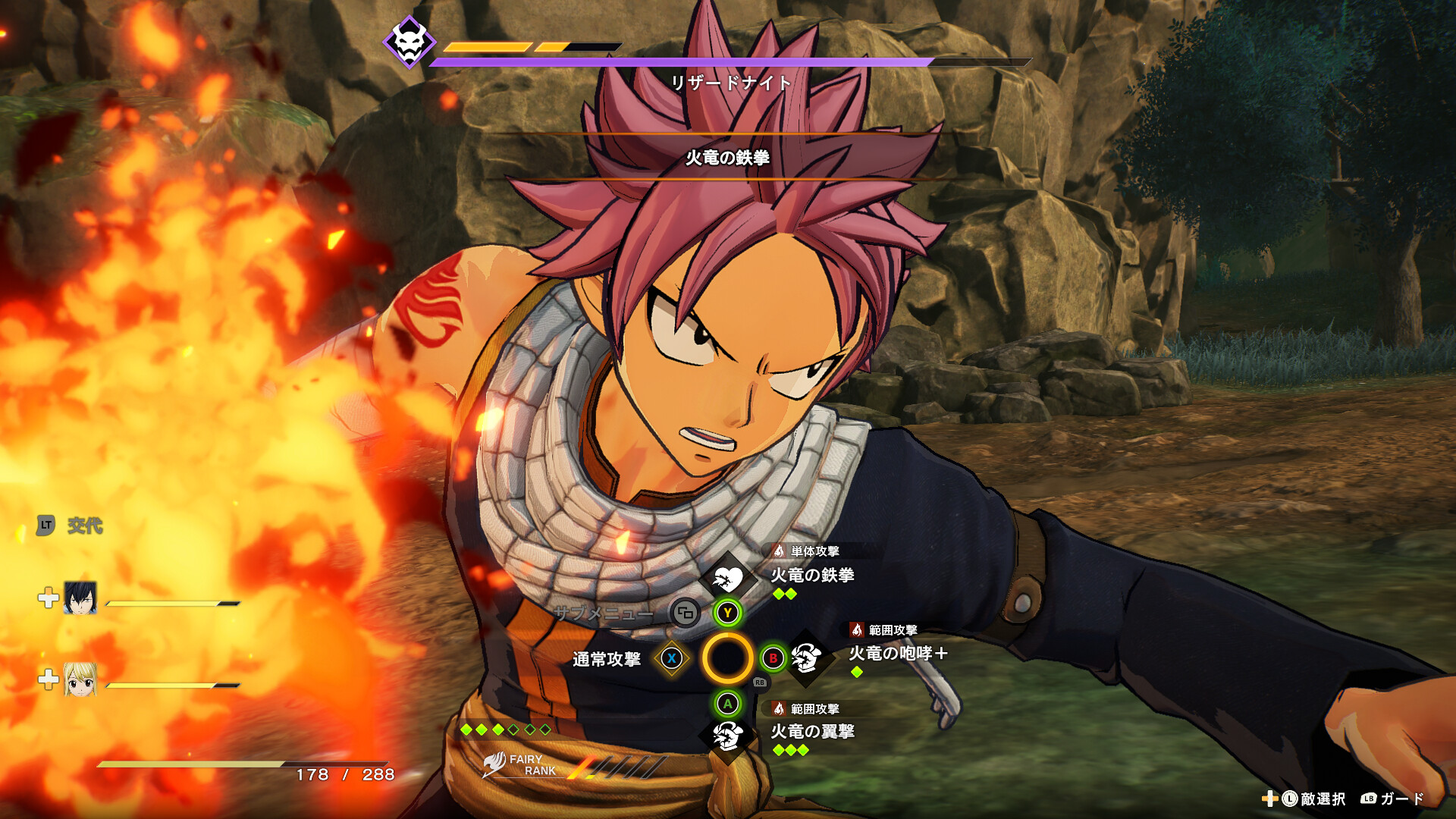The width and height of the screenshot is (1456, 819).
Task: Select the 火竜の鉄拳 single-target skill
Action: (x=812, y=575)
